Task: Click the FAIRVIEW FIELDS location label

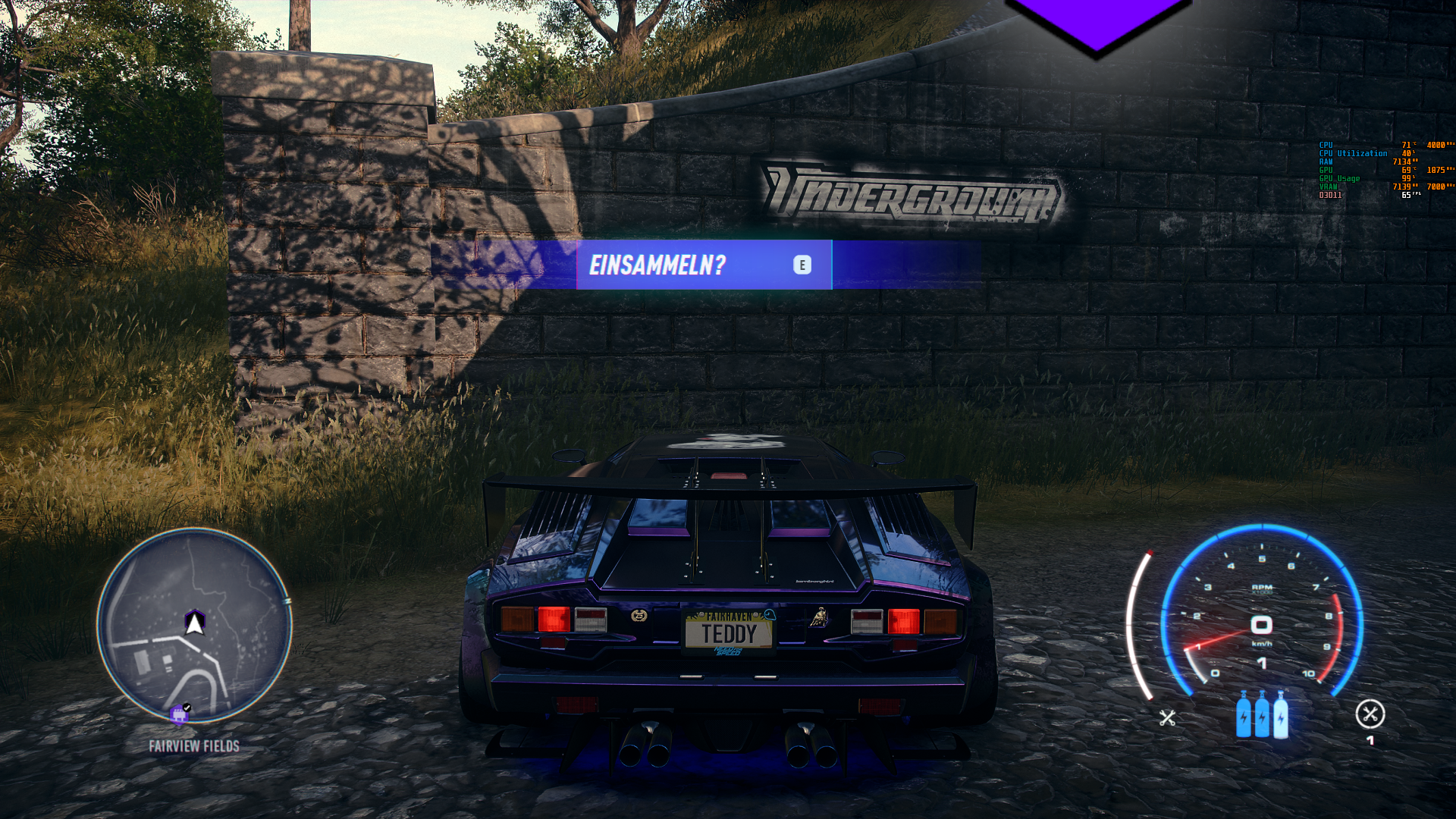Action: pos(193,745)
